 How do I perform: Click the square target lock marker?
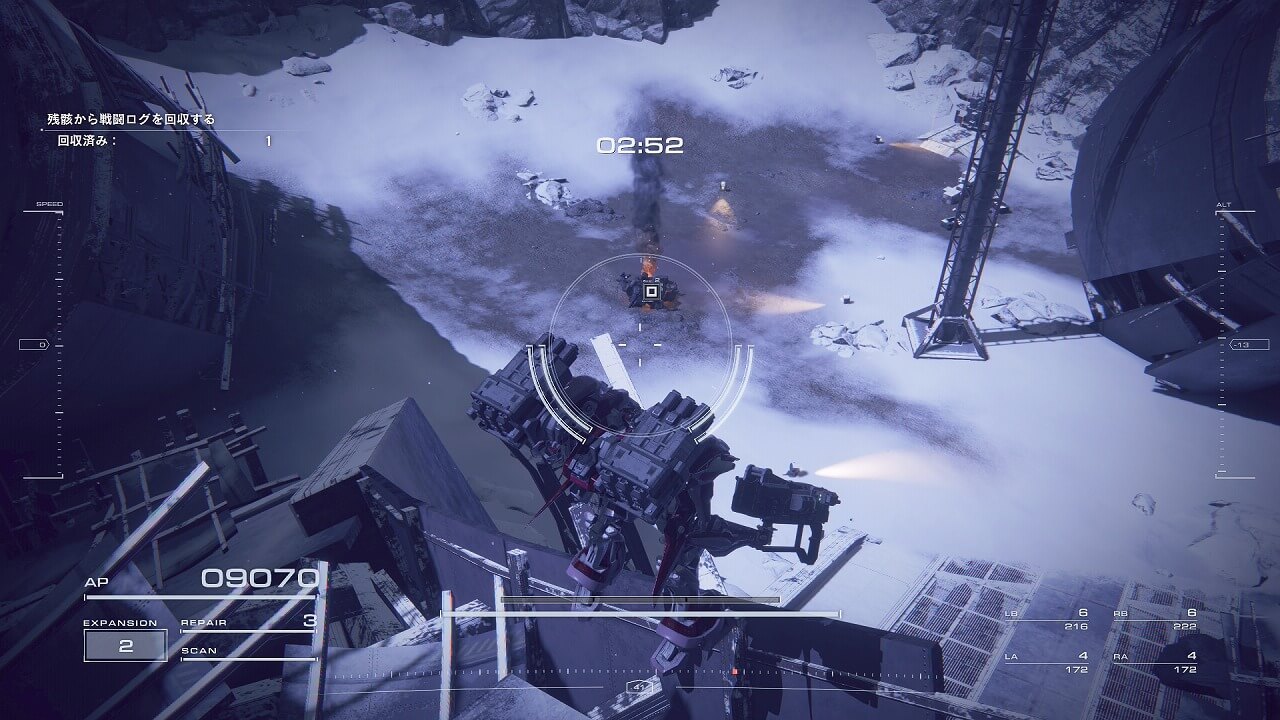(x=651, y=292)
